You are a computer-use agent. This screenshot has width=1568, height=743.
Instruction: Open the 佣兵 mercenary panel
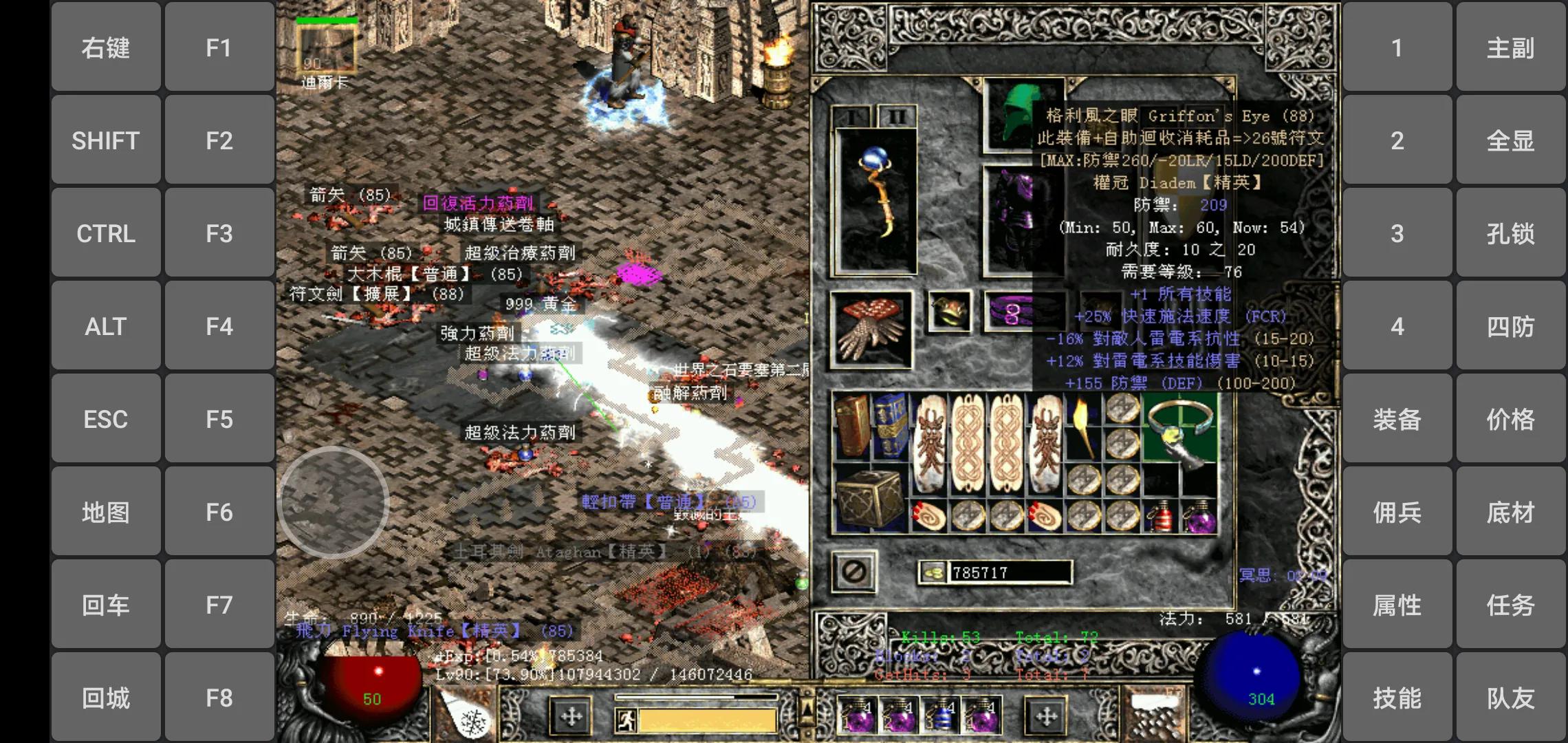click(1397, 512)
